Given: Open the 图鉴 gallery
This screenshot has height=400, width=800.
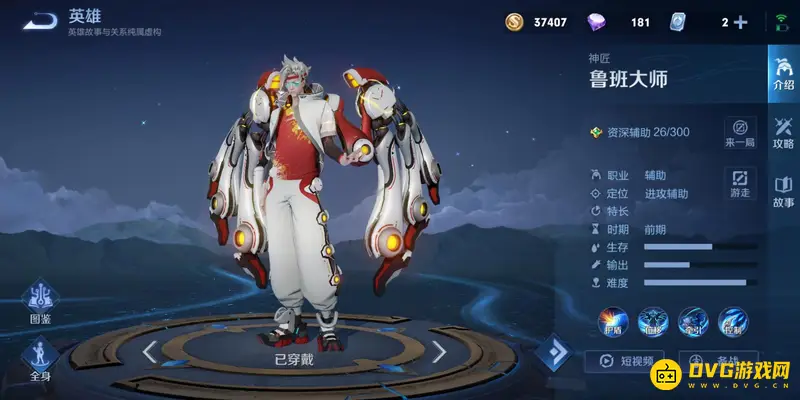Looking at the screenshot, I should tap(41, 304).
